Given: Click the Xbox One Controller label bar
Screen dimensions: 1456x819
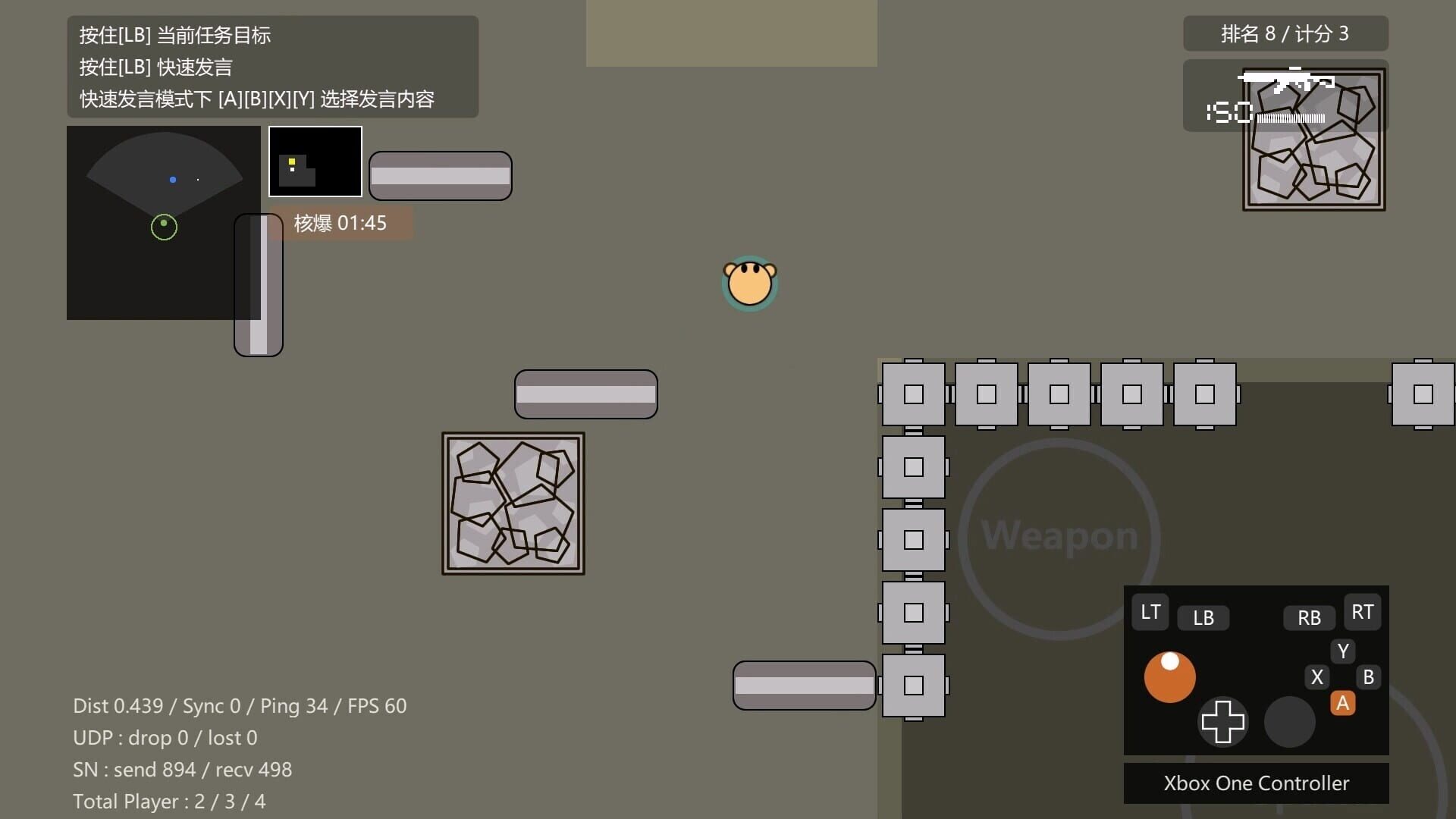Looking at the screenshot, I should [x=1256, y=783].
